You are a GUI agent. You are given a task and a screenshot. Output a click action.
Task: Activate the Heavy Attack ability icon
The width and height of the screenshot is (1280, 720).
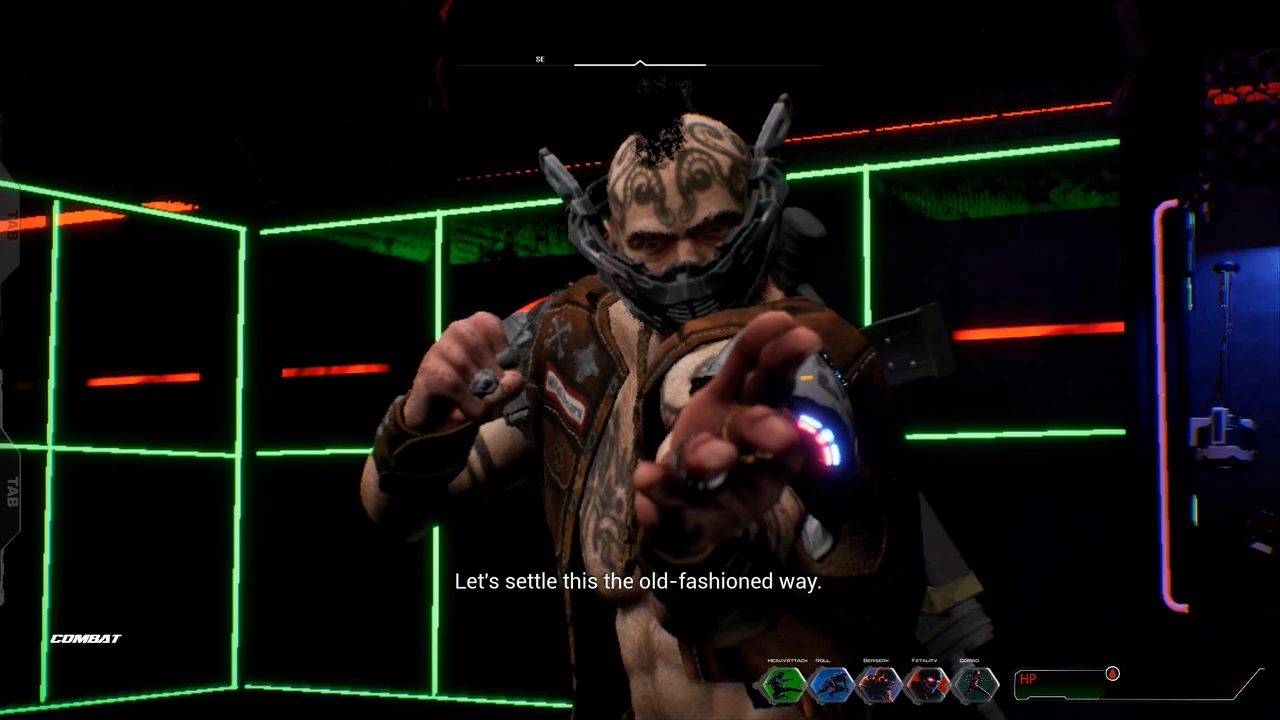point(783,685)
